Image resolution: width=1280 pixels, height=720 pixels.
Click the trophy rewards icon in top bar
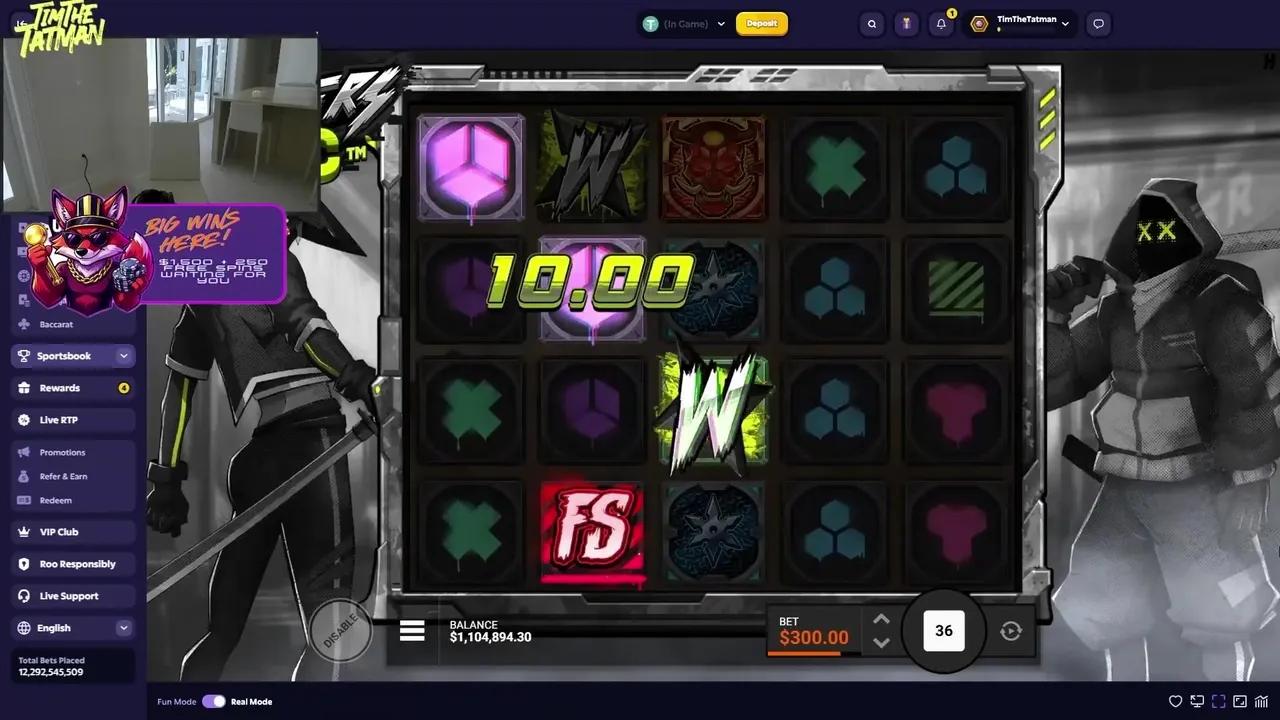906,23
